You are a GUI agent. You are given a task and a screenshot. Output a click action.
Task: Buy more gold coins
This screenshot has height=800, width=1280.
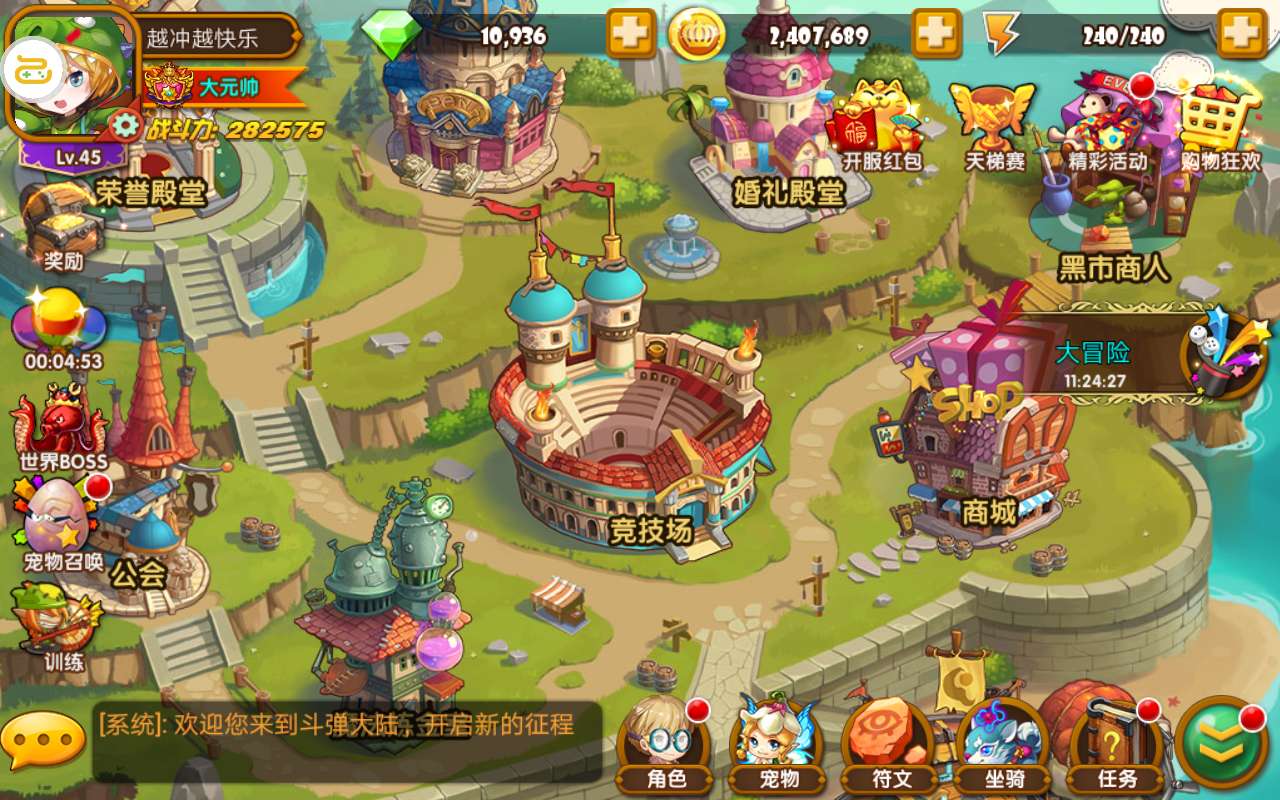coord(936,35)
